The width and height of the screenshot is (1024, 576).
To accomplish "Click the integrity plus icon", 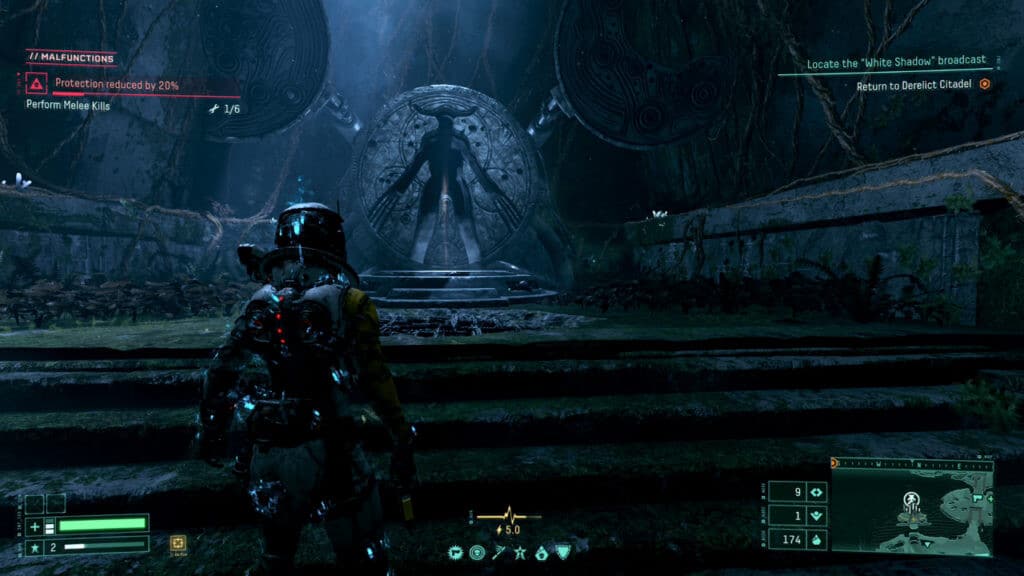I will pyautogui.click(x=35, y=525).
